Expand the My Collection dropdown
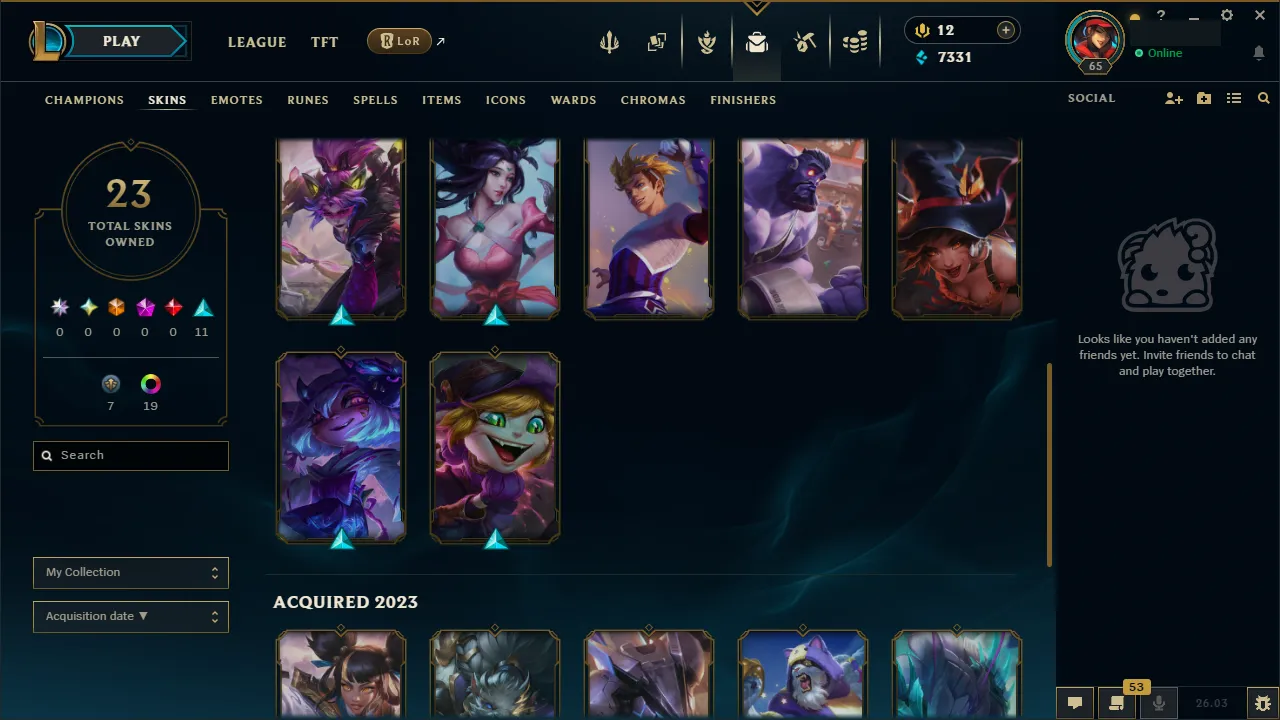Image resolution: width=1280 pixels, height=720 pixels. coord(130,572)
